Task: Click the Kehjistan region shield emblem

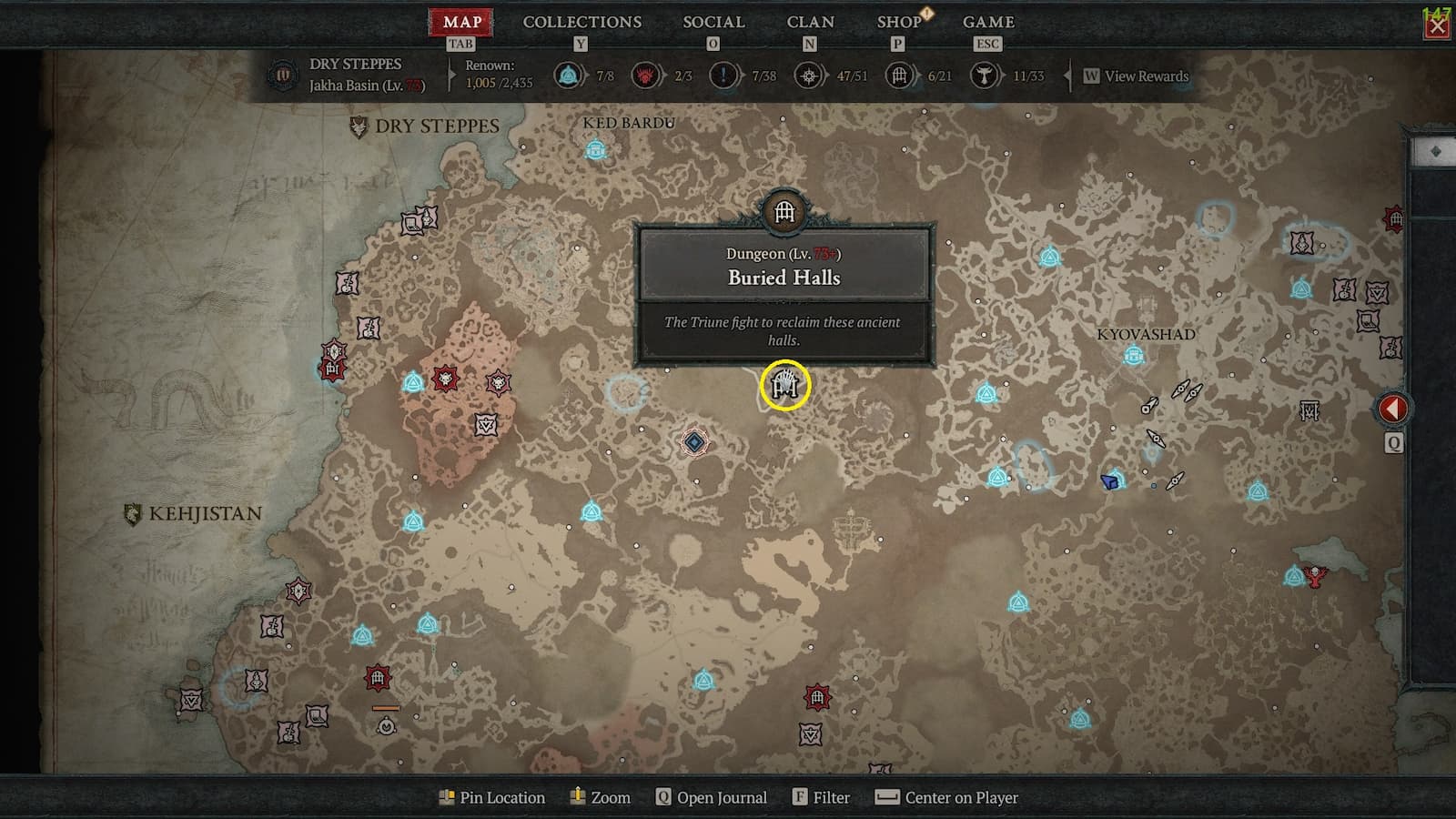Action: (x=133, y=513)
